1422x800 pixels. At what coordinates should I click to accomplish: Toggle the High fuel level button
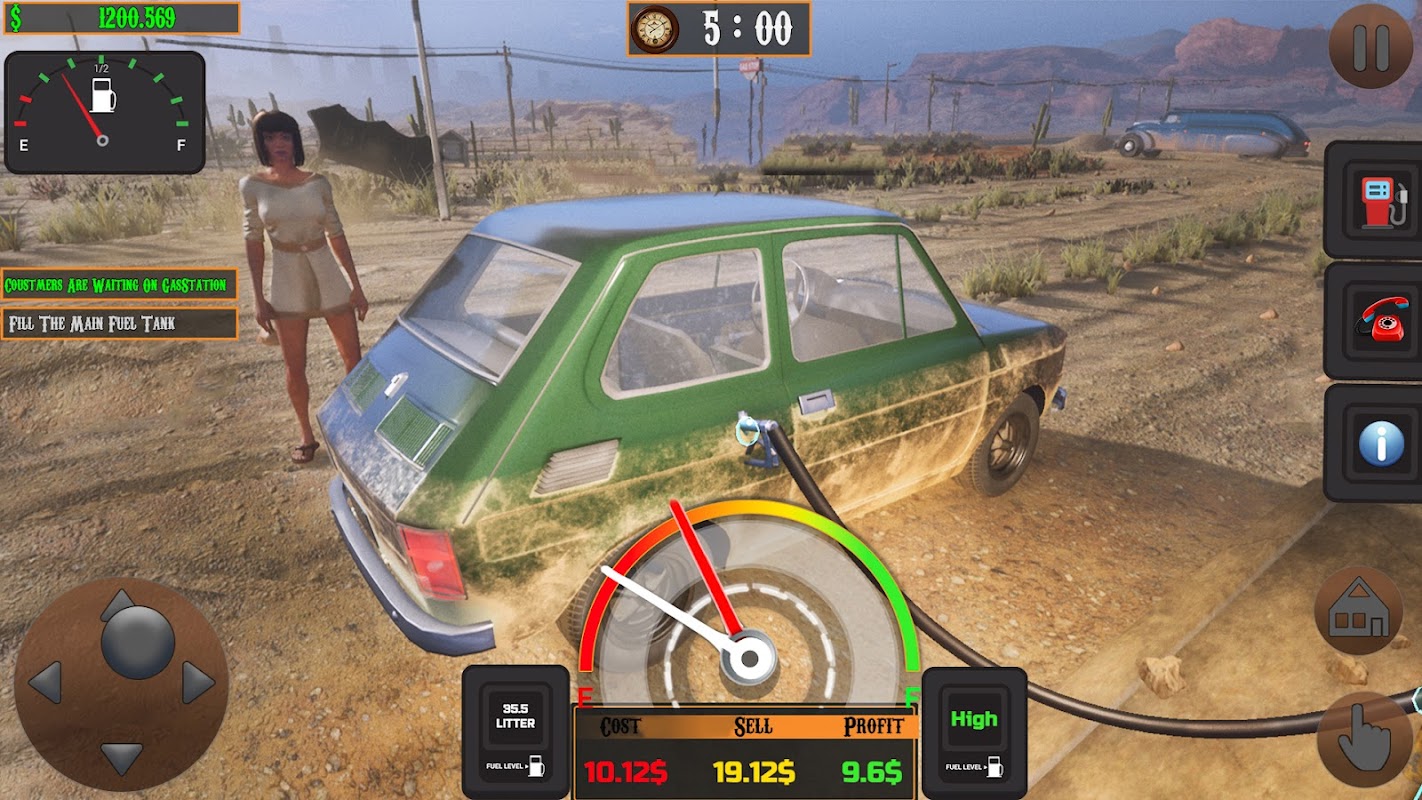click(974, 731)
